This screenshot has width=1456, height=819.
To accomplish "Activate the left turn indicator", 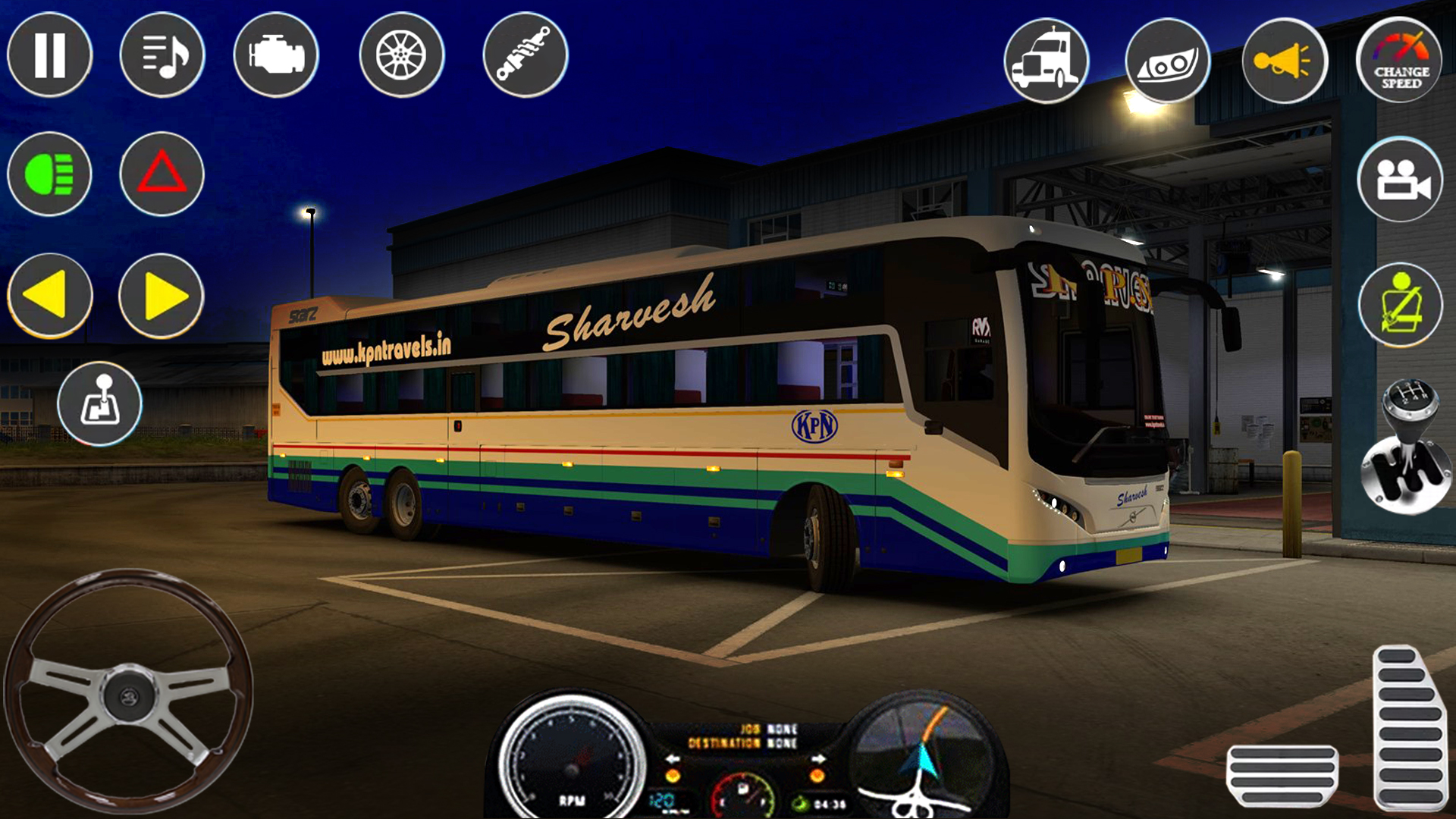I will point(49,296).
